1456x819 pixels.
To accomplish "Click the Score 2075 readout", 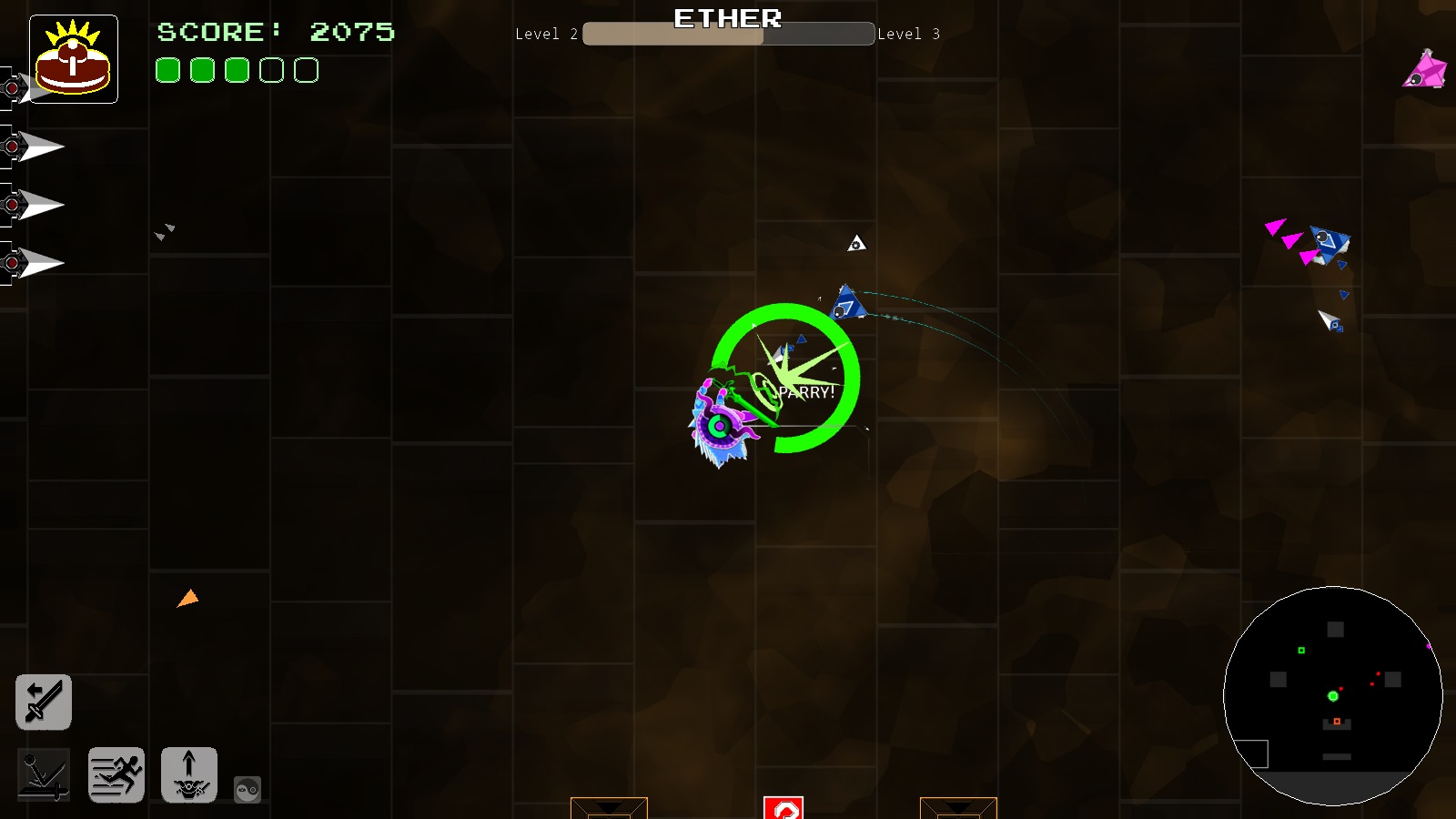I will click(276, 33).
